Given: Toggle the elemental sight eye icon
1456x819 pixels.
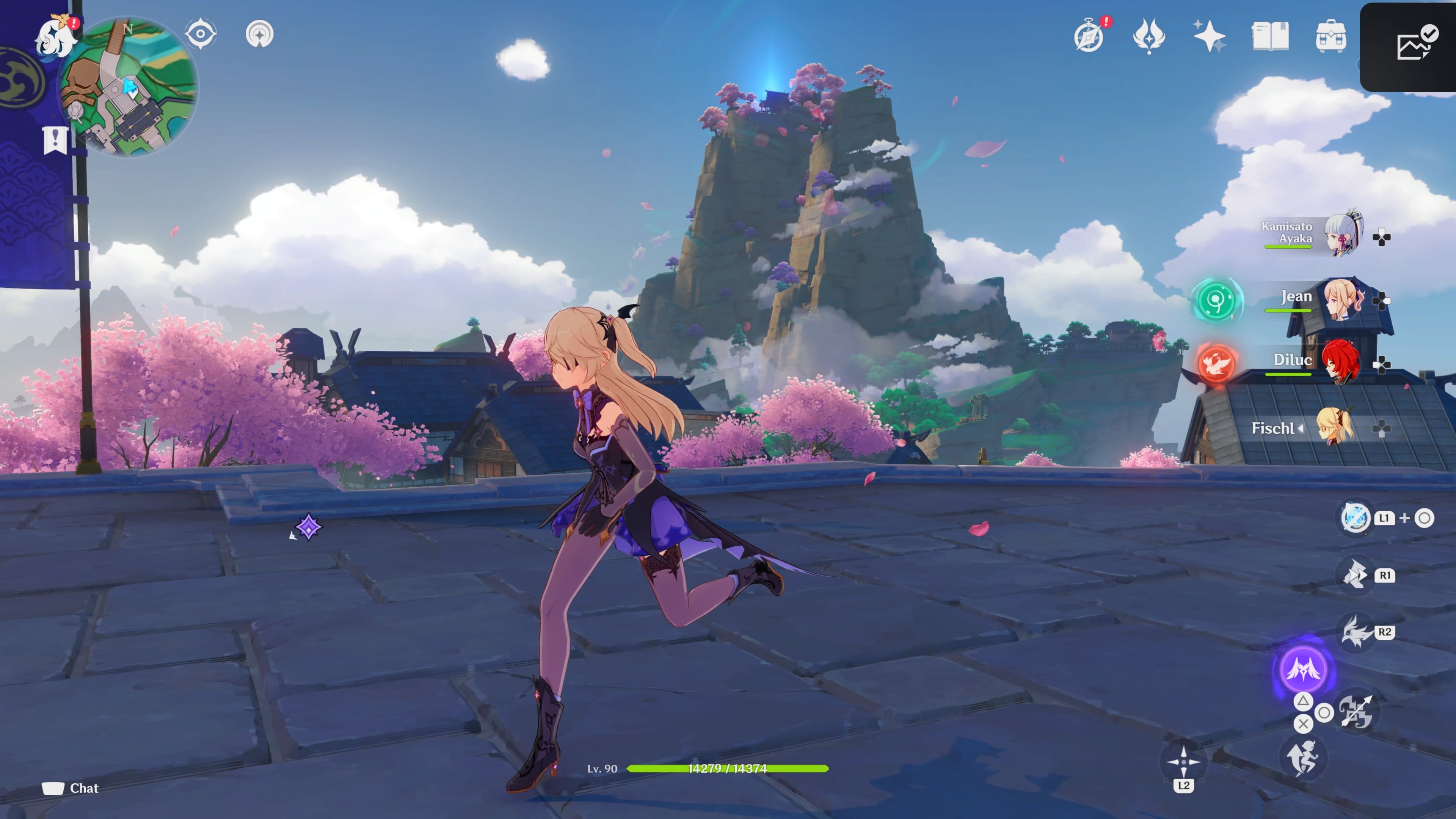Looking at the screenshot, I should click(x=200, y=34).
